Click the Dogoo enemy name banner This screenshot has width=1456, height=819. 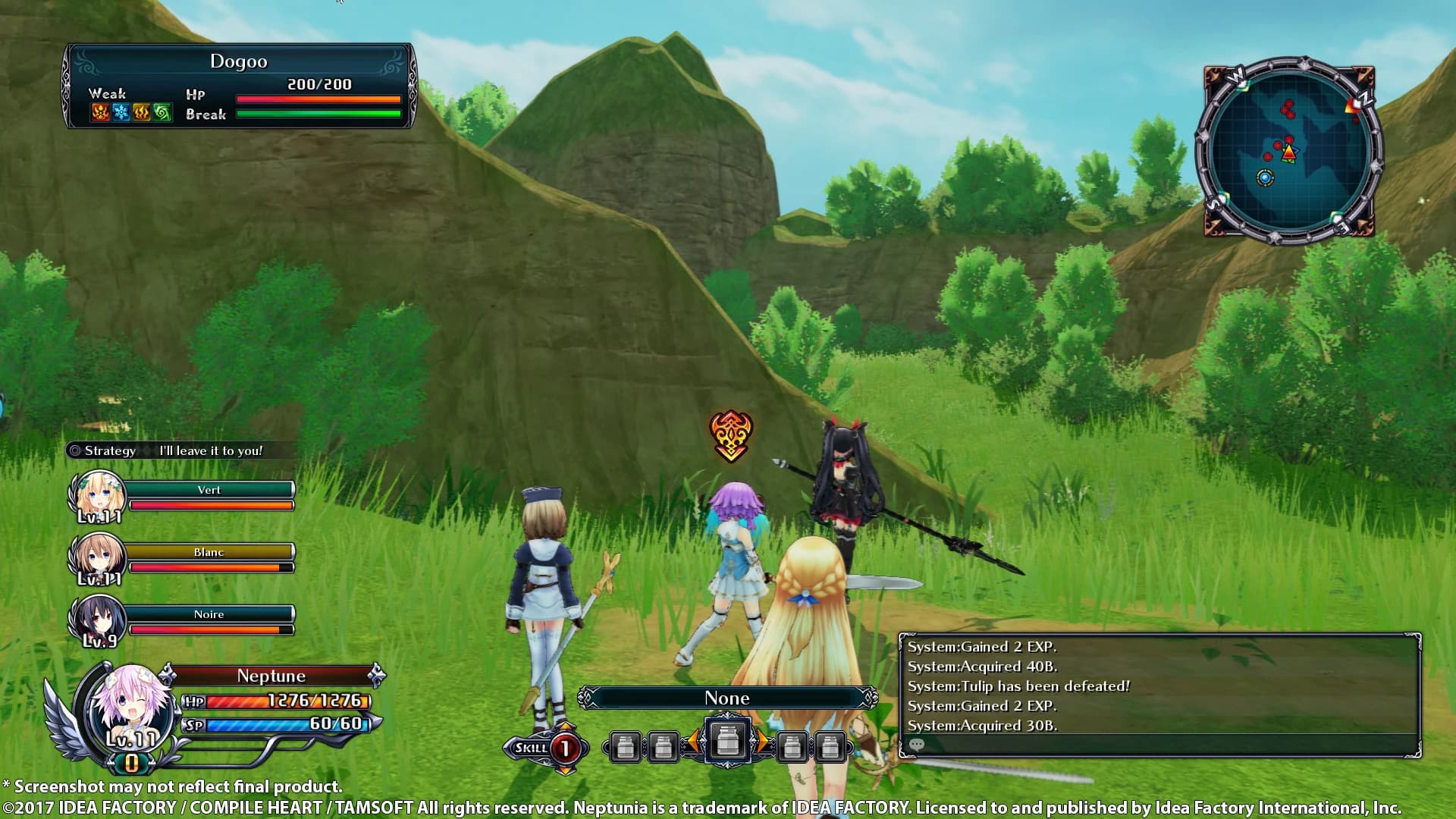[x=239, y=61]
